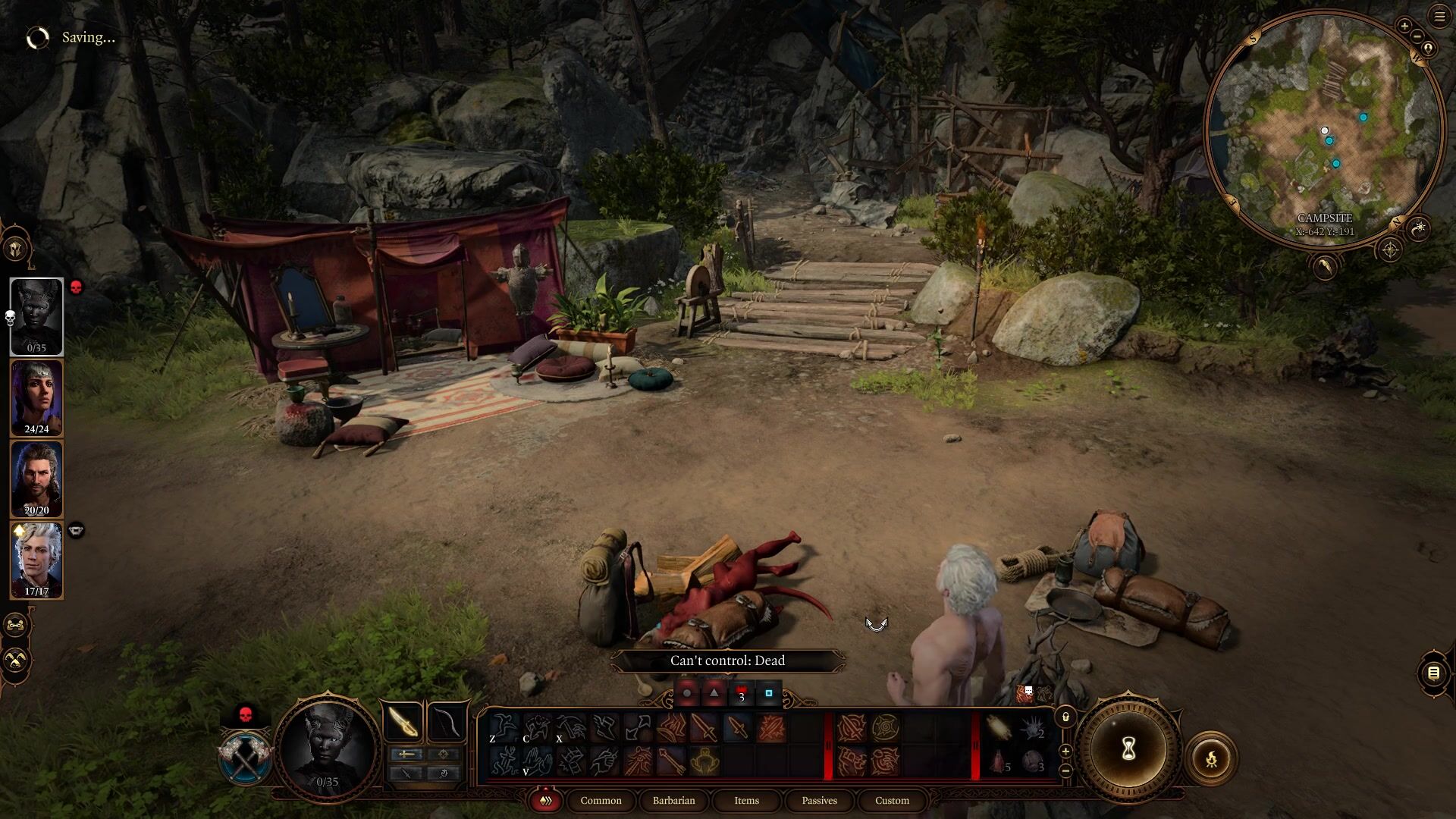Screen dimensions: 1456x819
Task: Select the ranged bow weapon slot
Action: (447, 722)
